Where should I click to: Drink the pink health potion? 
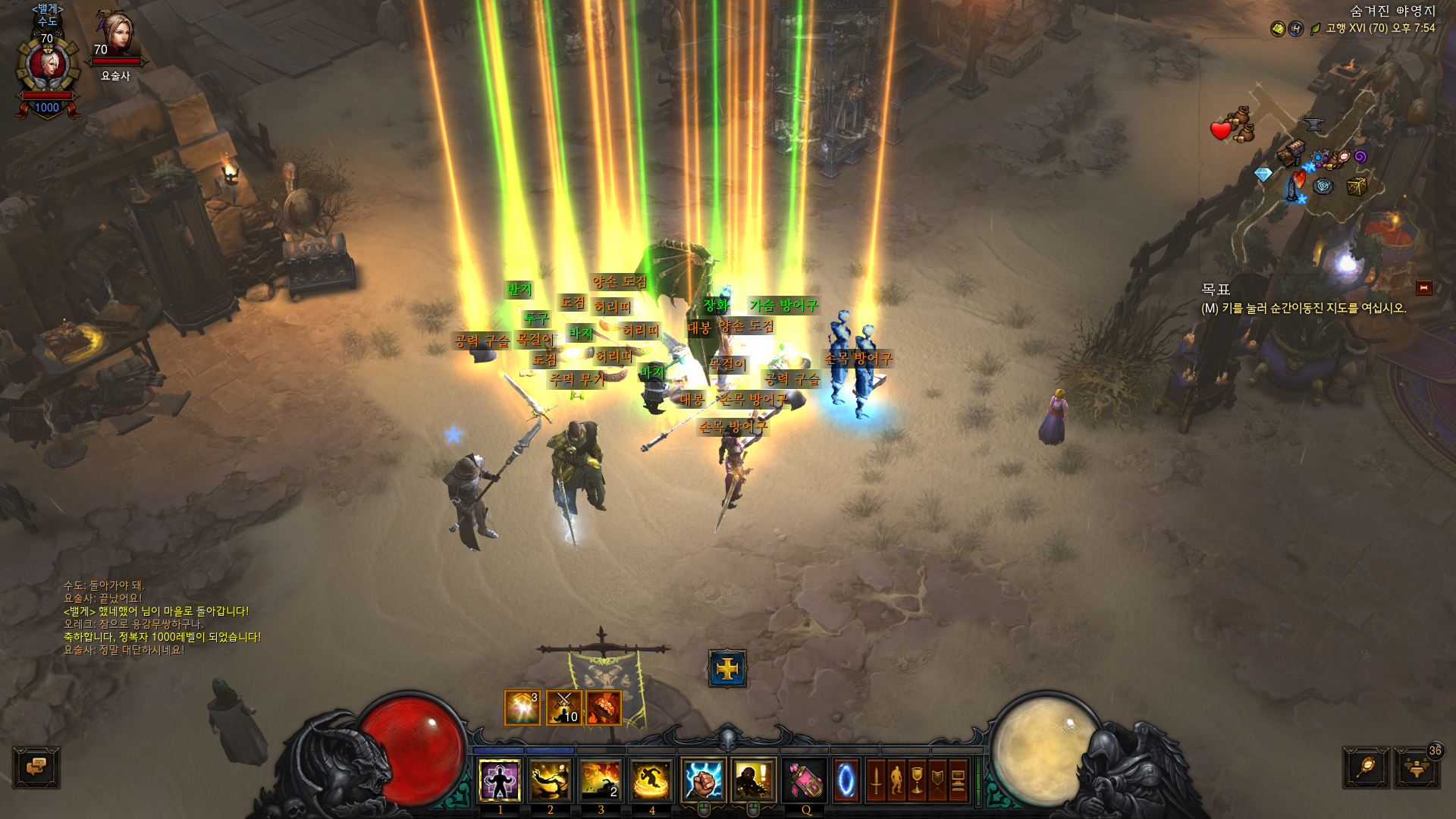[x=805, y=780]
